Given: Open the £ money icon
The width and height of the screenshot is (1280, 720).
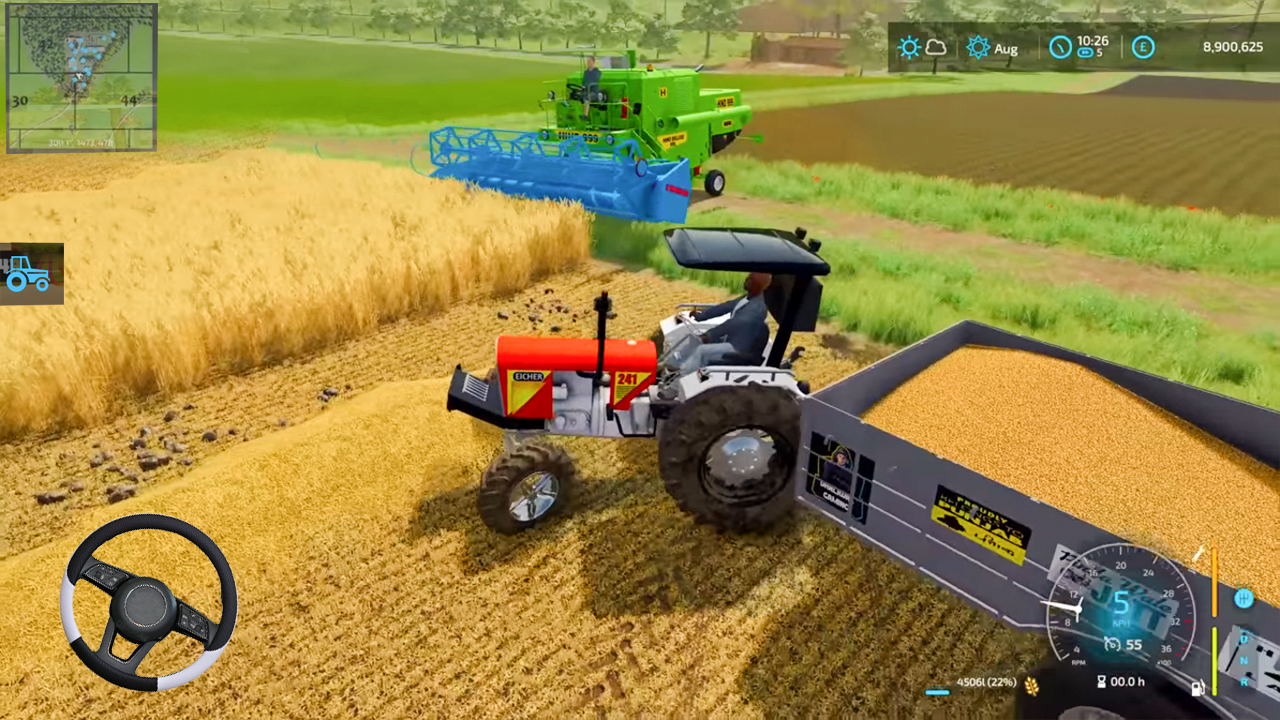Looking at the screenshot, I should [1142, 47].
